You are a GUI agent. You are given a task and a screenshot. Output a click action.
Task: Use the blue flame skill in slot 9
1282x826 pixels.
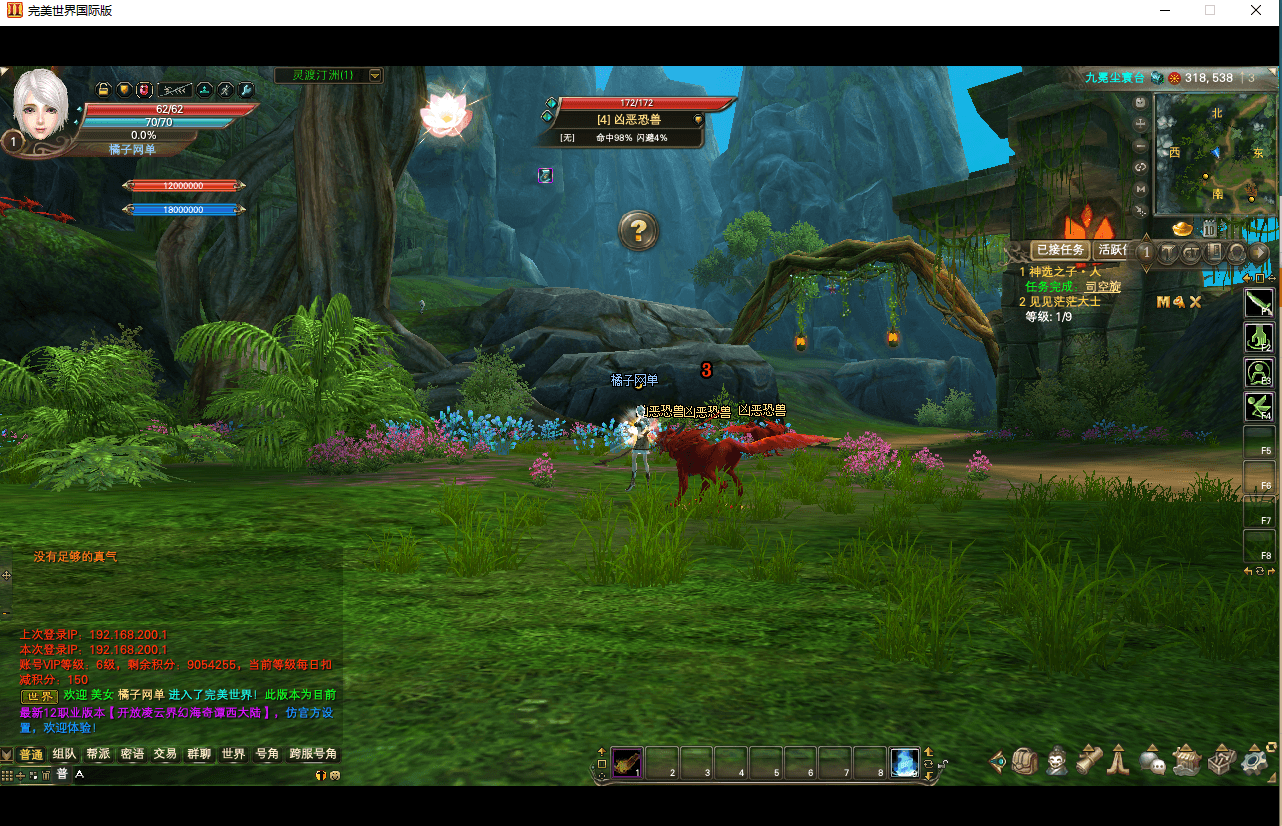pos(904,763)
